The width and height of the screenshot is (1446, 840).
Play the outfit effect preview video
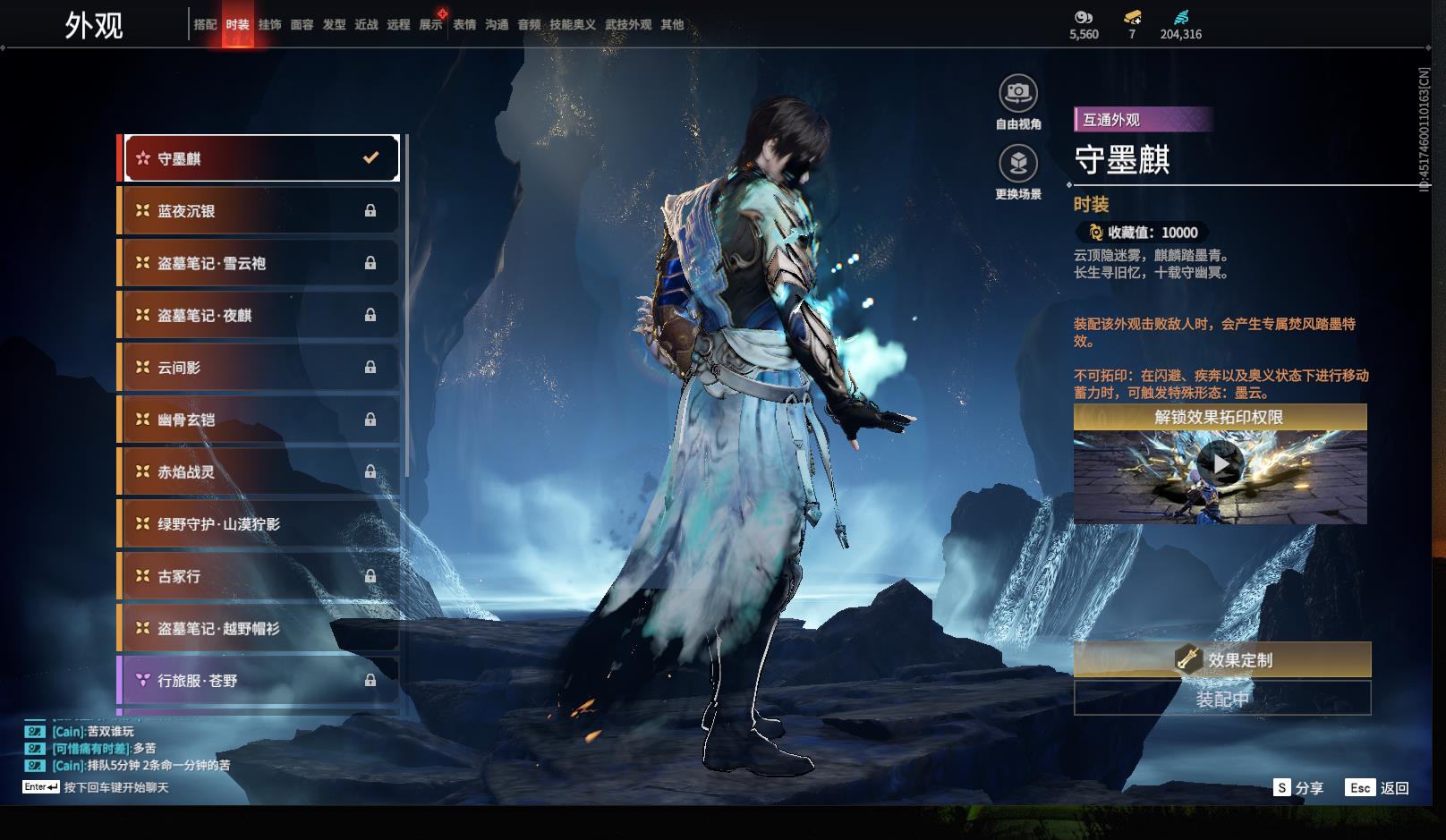(x=1220, y=464)
